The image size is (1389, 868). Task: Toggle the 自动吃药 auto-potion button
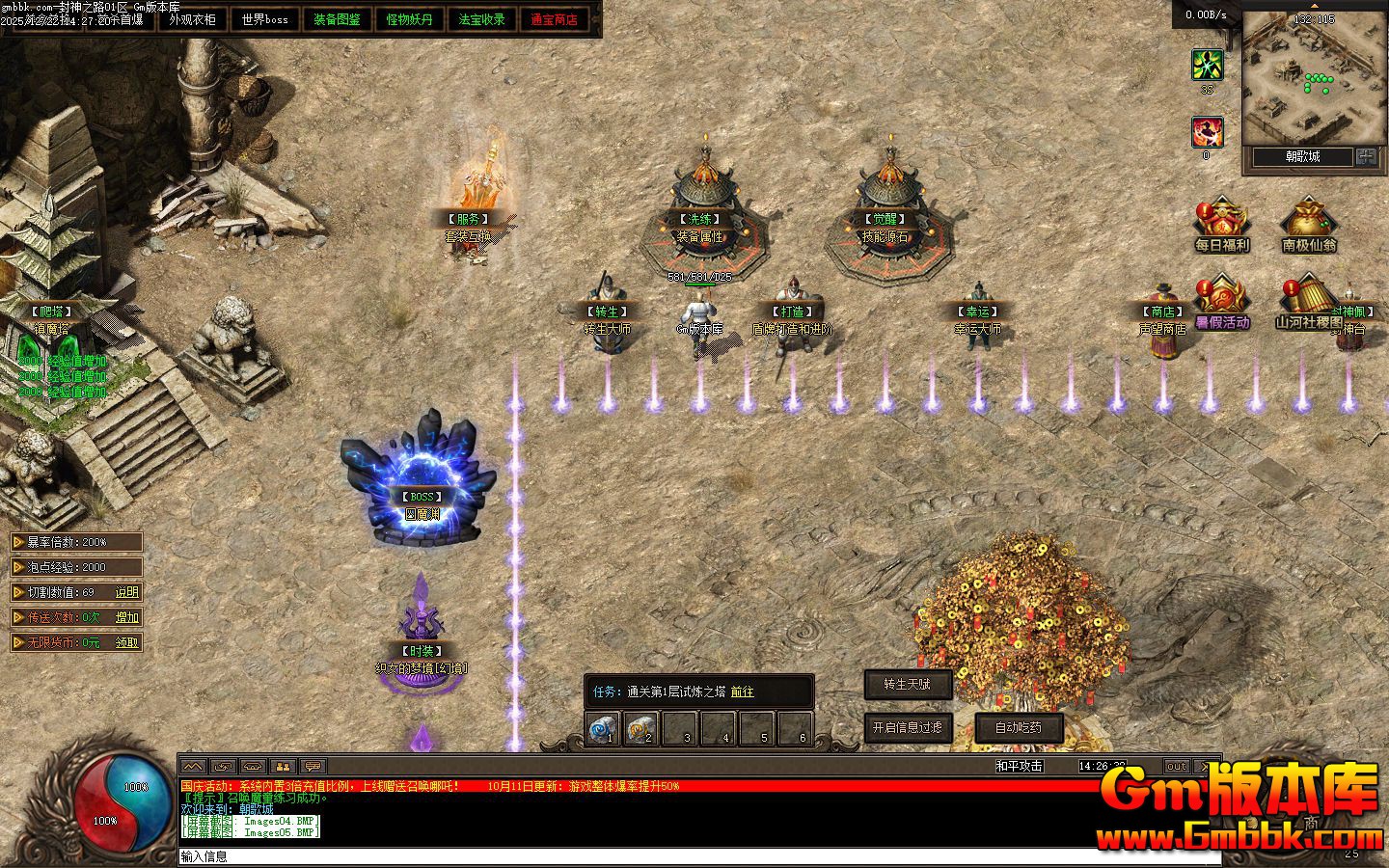1019,728
